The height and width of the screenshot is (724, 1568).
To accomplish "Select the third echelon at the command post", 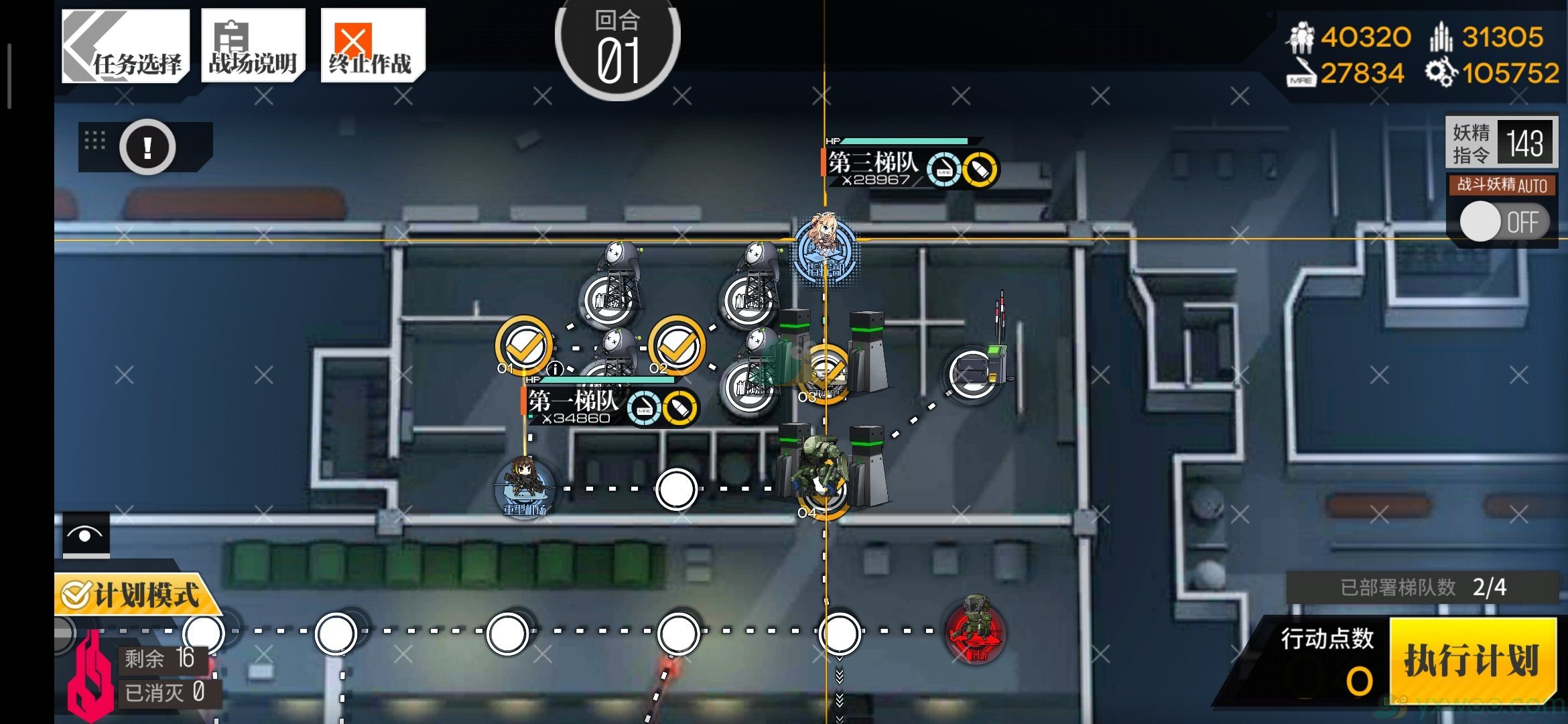I will click(825, 249).
